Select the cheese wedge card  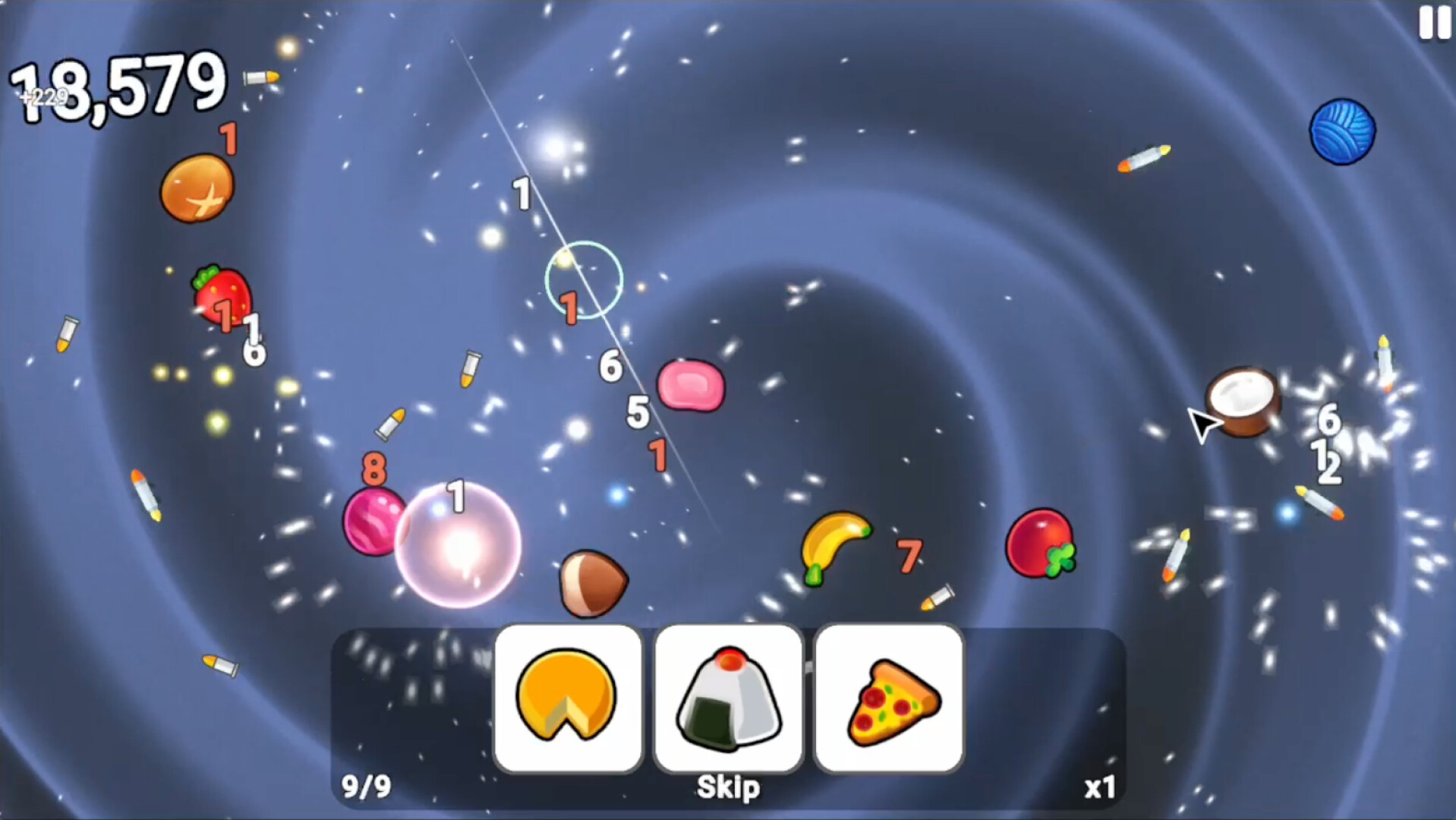coord(569,697)
